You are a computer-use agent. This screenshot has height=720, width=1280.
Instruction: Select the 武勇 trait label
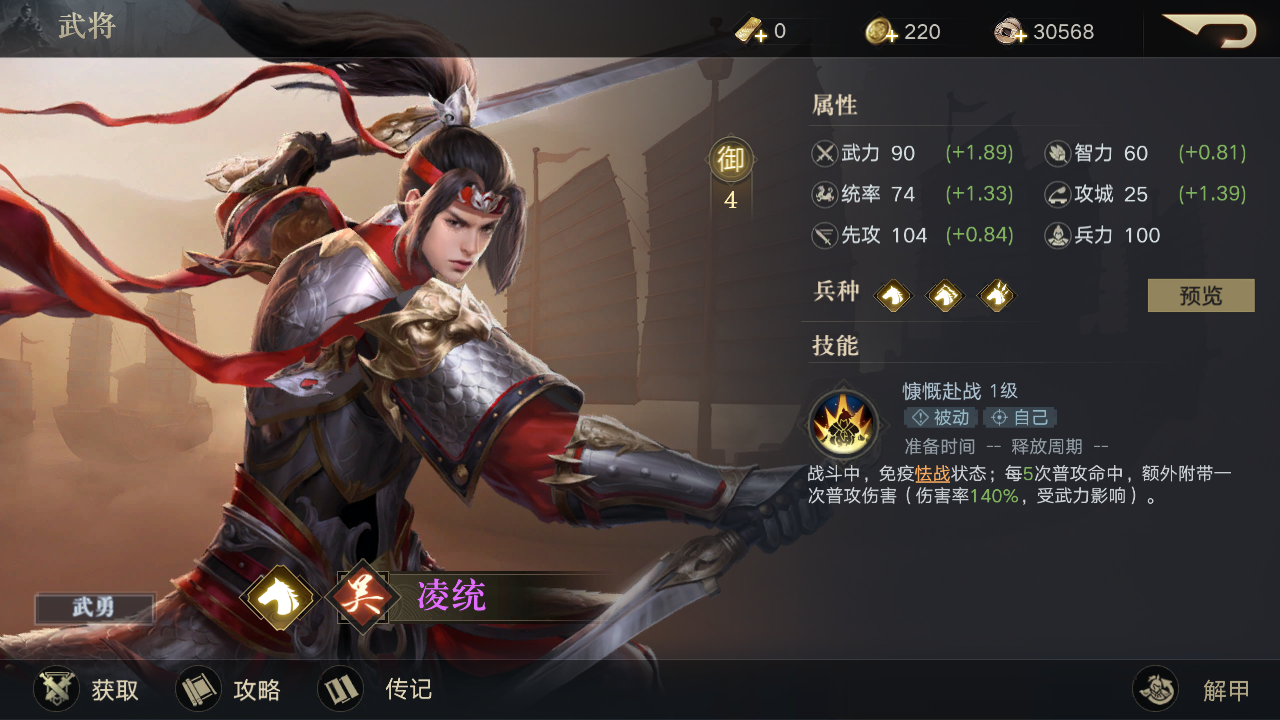[93, 609]
